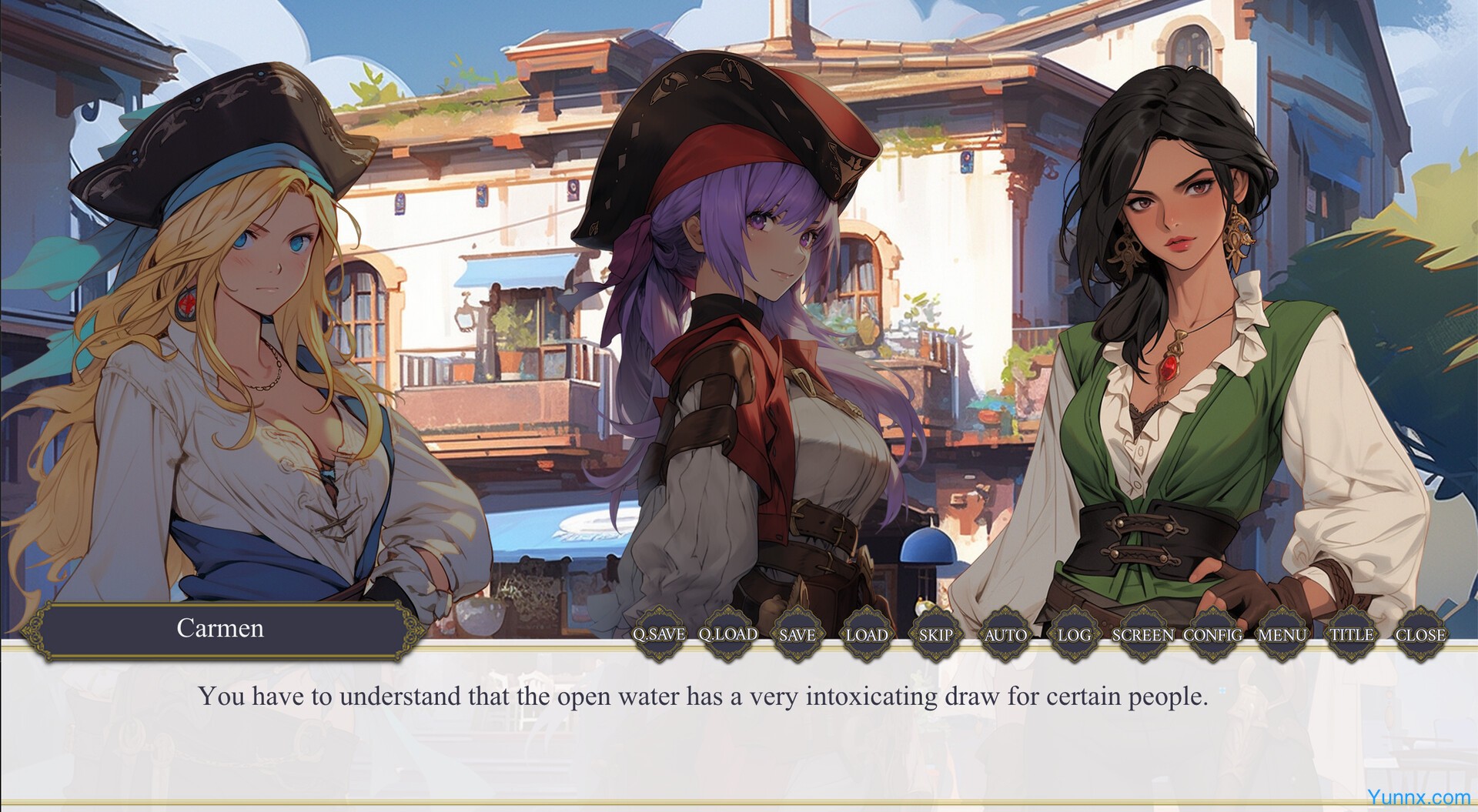Open the LOAD game screen

866,635
